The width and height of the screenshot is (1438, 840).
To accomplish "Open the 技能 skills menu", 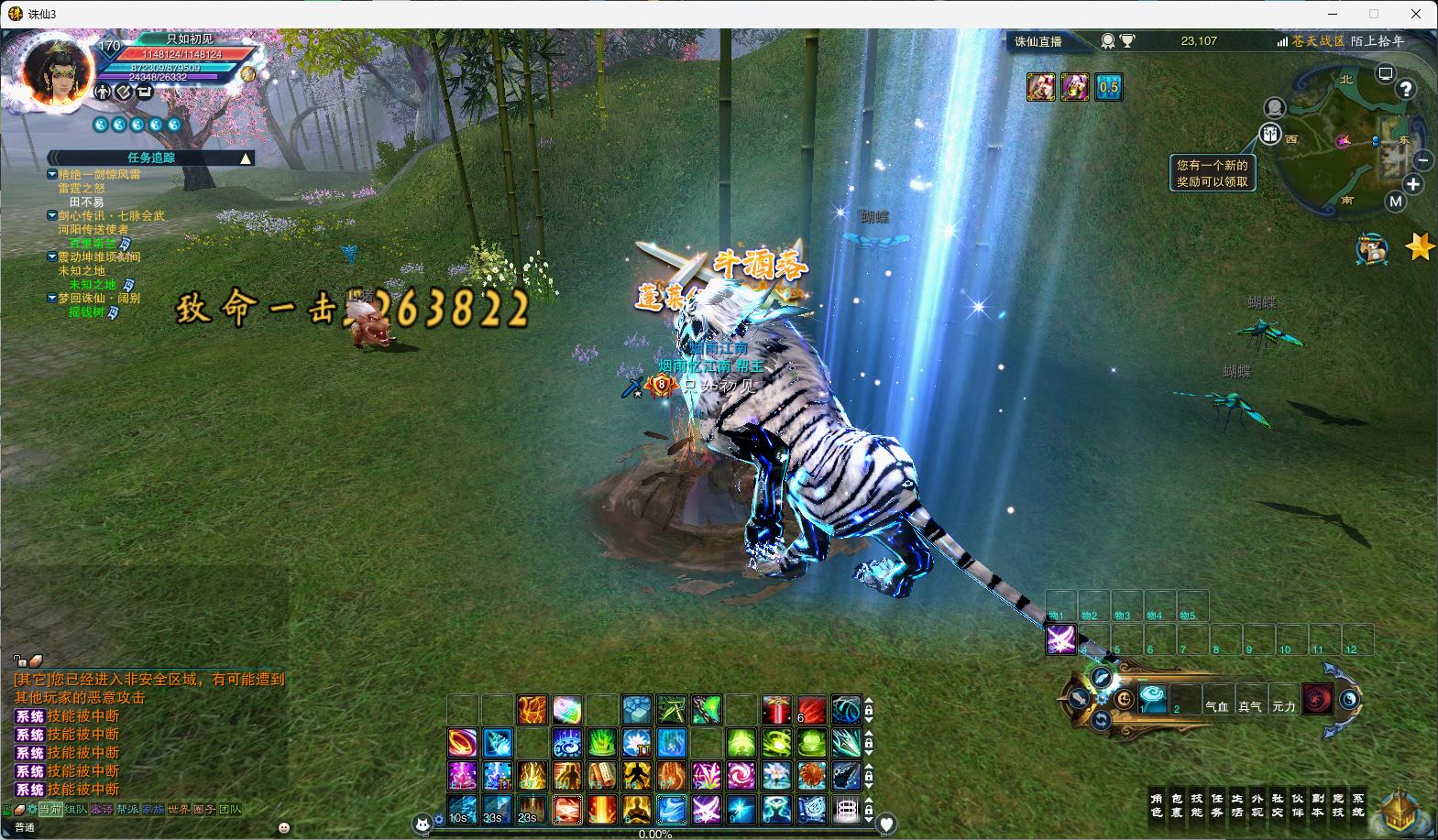I will [1197, 805].
